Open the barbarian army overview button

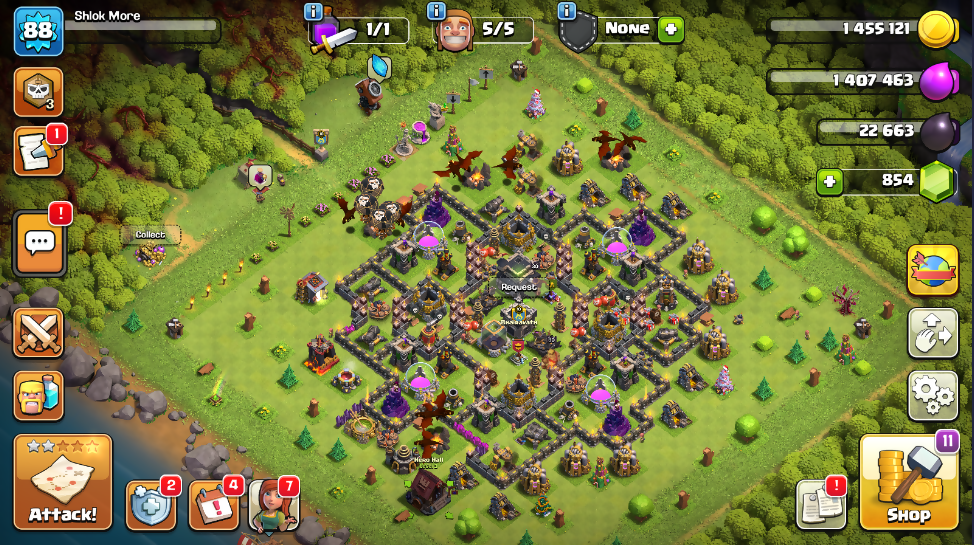(x=39, y=395)
